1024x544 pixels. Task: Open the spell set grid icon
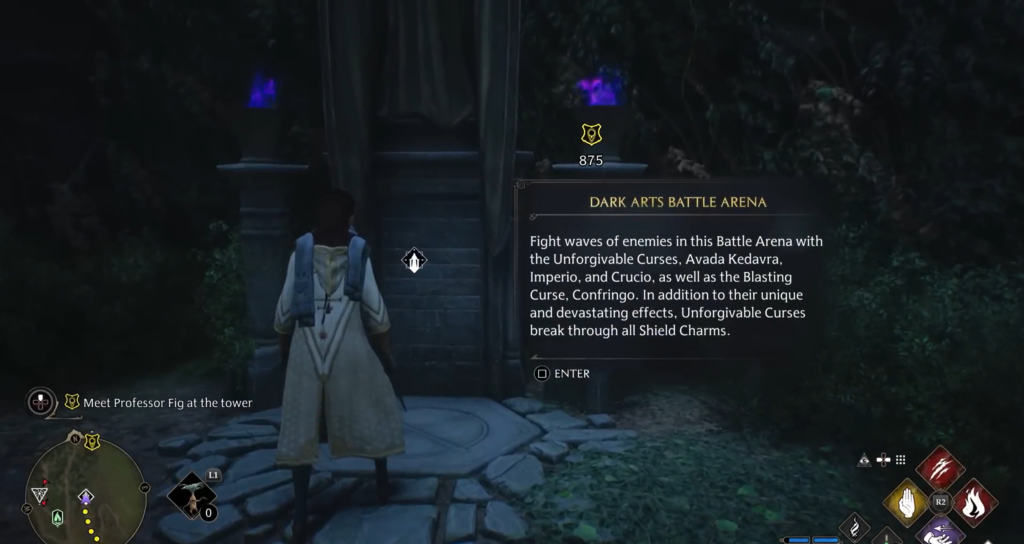[900, 460]
